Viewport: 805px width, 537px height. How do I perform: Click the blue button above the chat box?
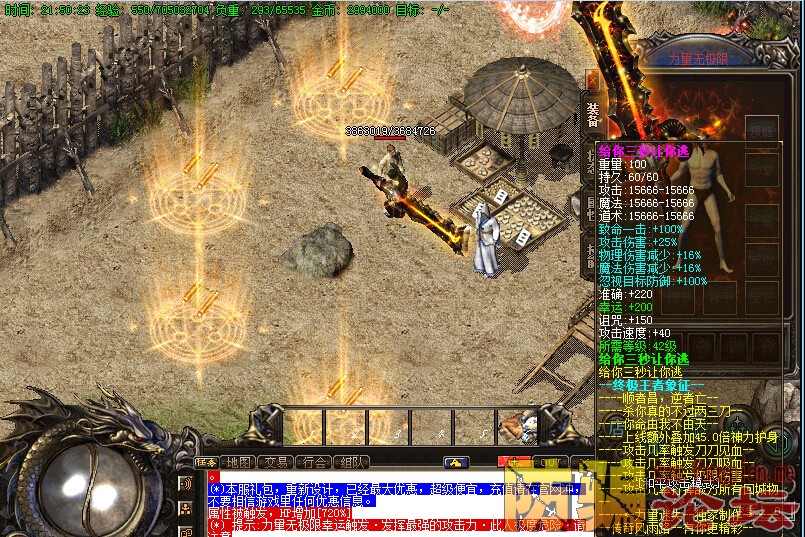pos(456,462)
